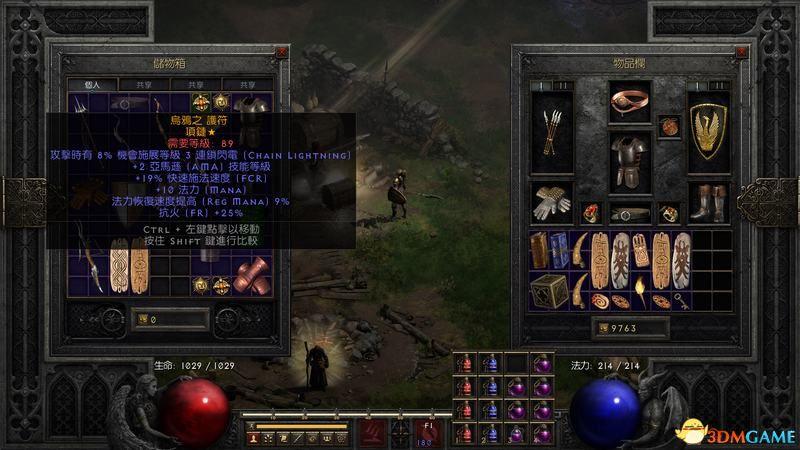Select the blue tome in the inventory
This screenshot has width=800, height=450.
(x=560, y=251)
